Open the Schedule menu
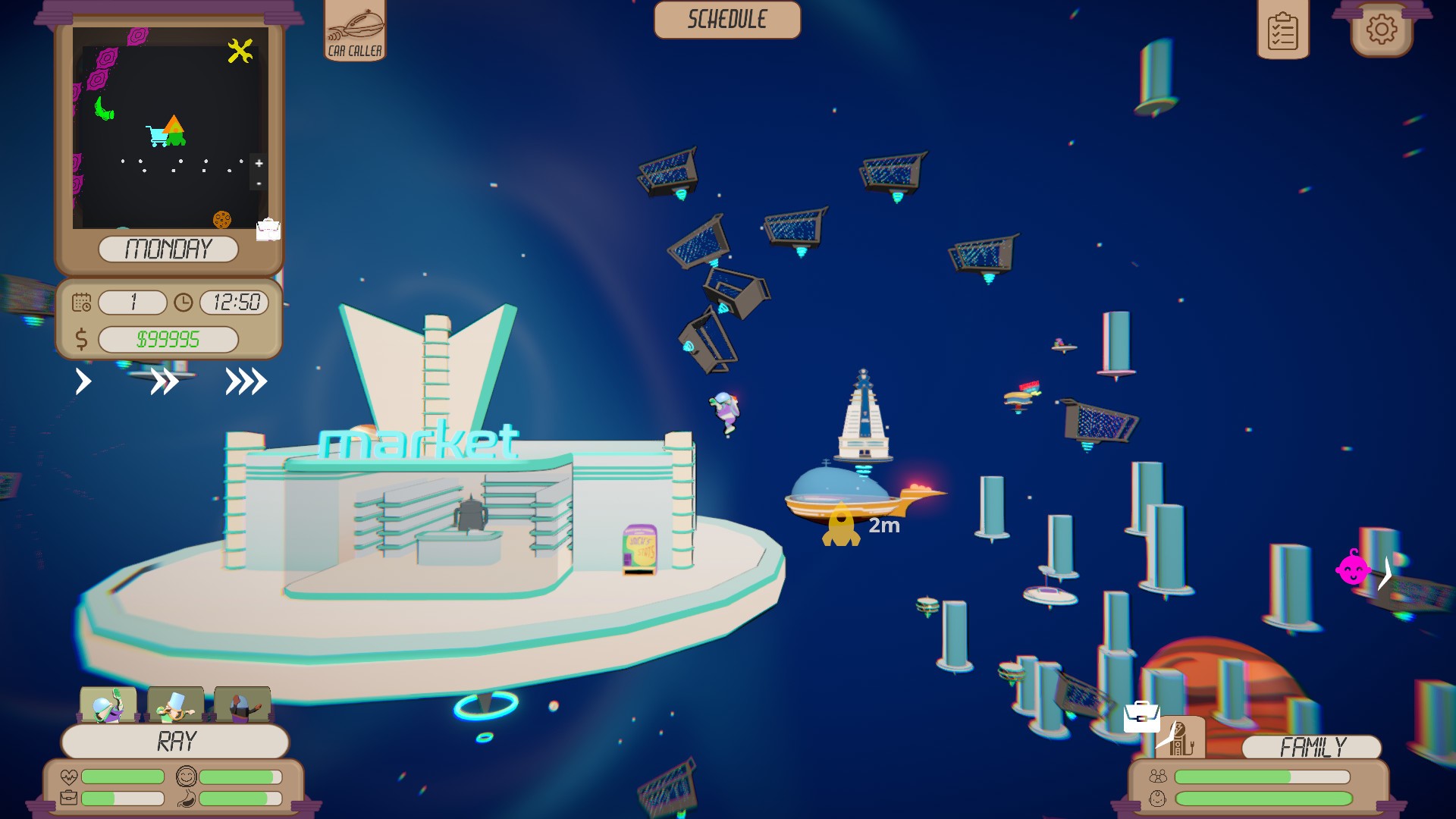The height and width of the screenshot is (819, 1456). point(726,20)
